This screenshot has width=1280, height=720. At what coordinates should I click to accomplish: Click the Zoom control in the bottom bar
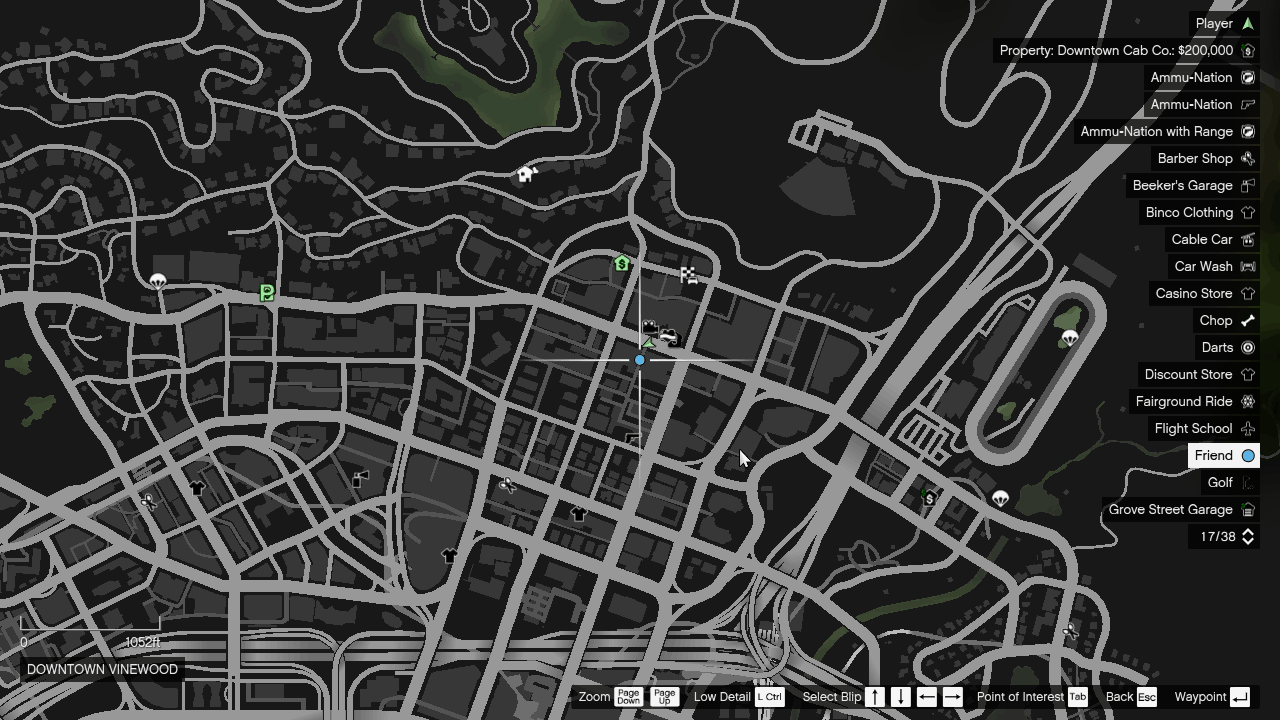coord(594,697)
